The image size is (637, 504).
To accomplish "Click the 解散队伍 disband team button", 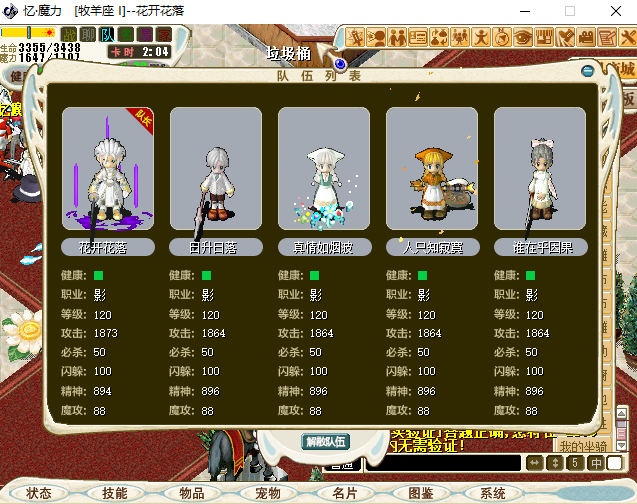I will click(x=325, y=441).
